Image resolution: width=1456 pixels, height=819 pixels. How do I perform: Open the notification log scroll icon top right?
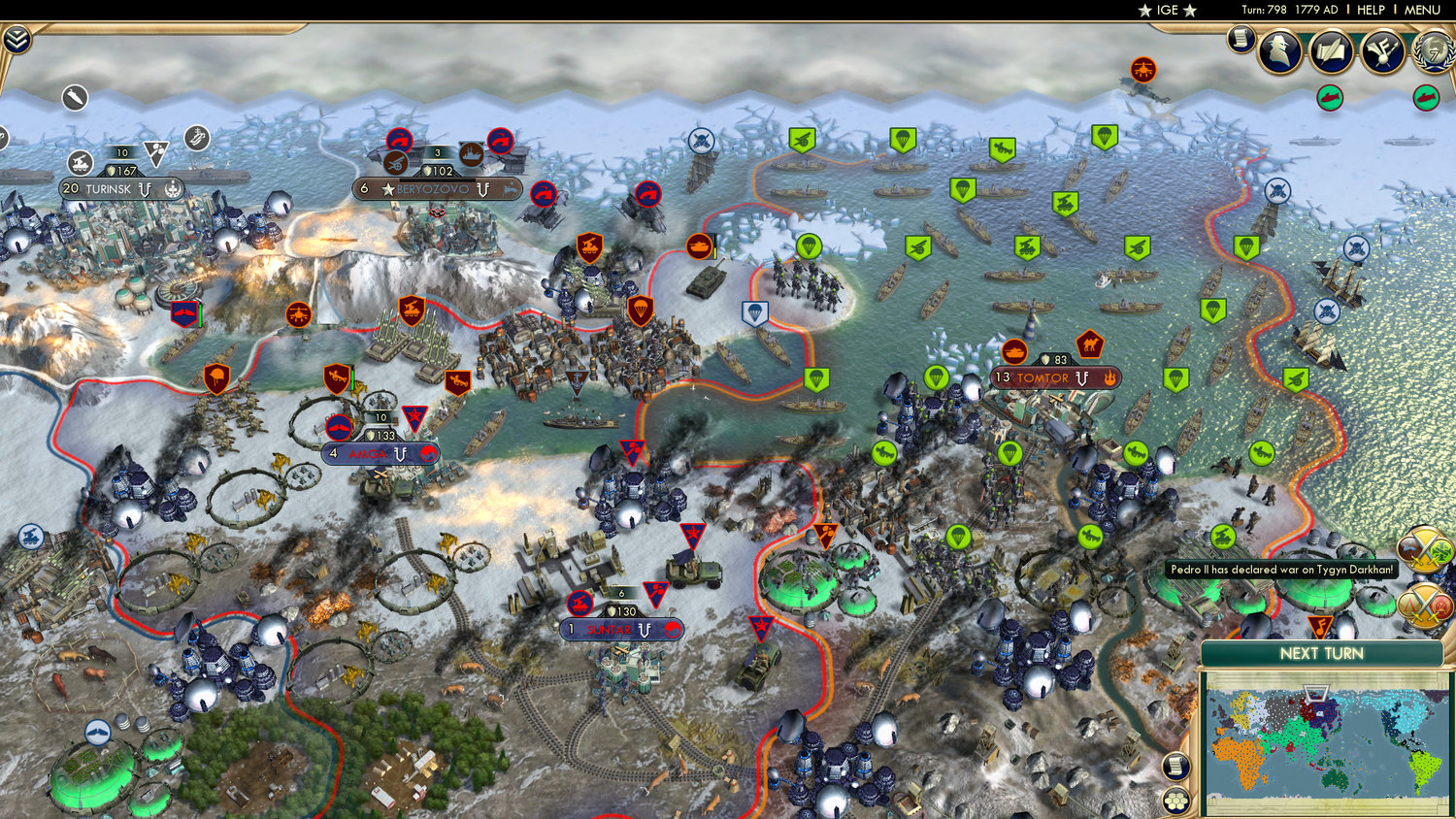click(x=1241, y=43)
